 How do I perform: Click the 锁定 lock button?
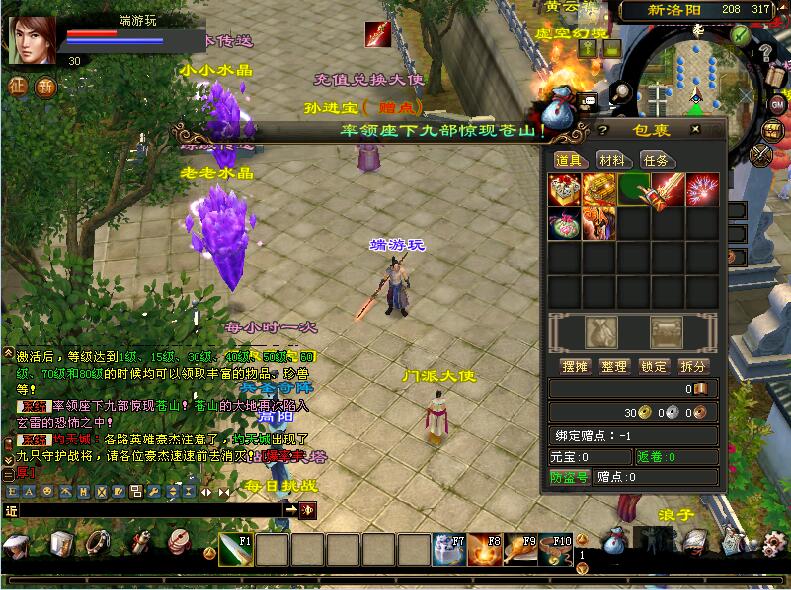tap(654, 366)
